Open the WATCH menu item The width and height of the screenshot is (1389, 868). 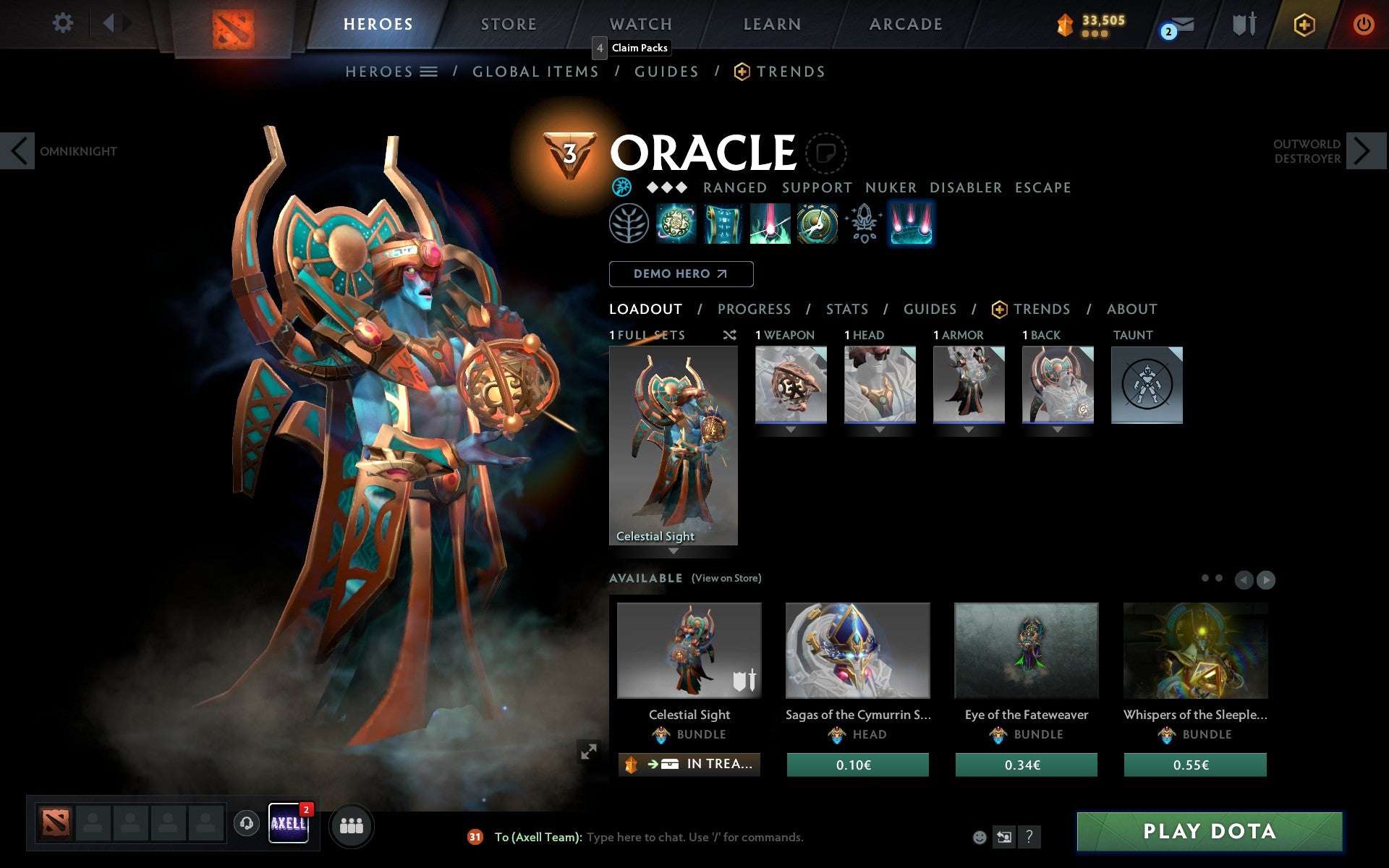click(640, 24)
